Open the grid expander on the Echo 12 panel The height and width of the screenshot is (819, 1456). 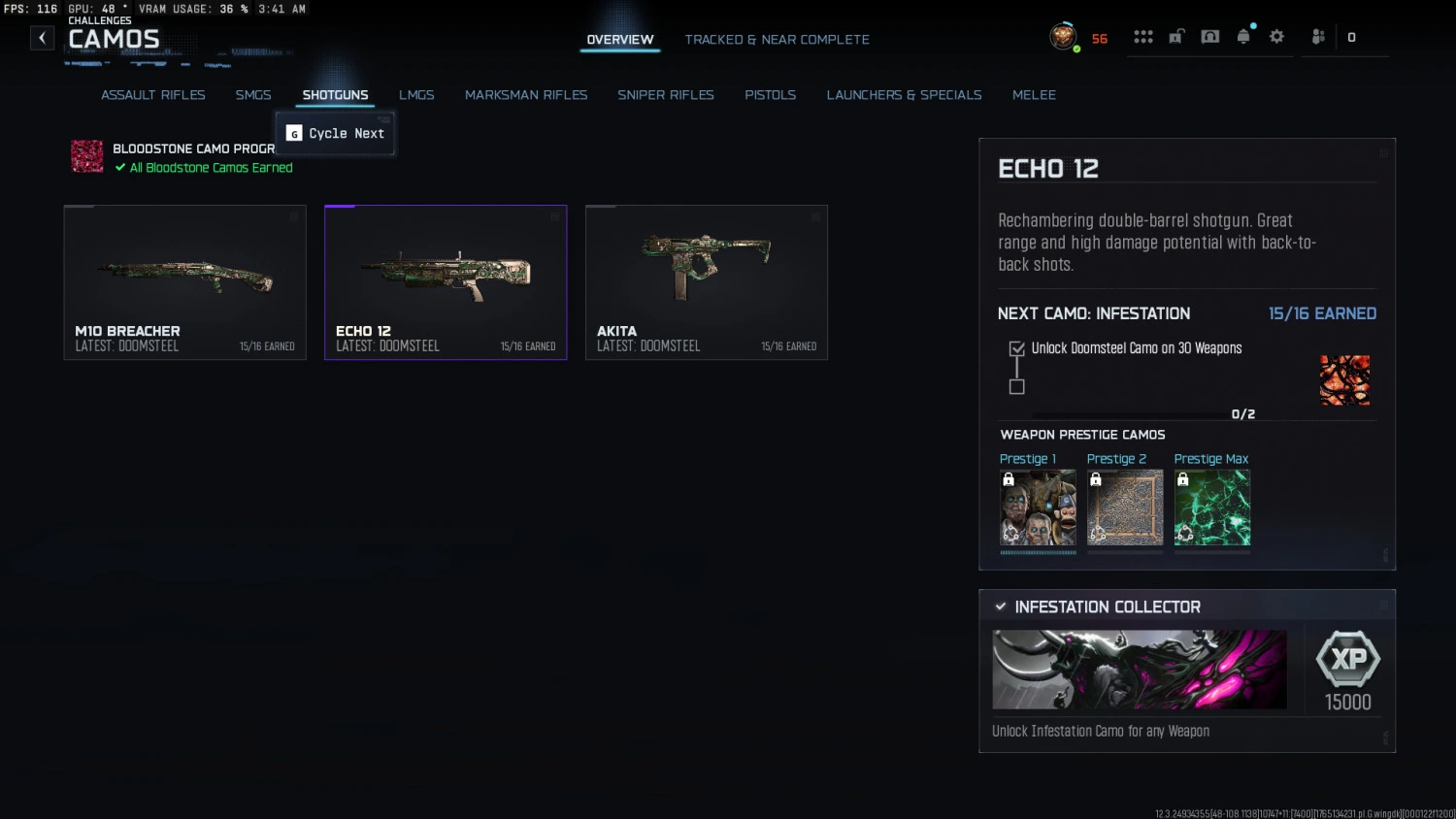pos(1384,152)
